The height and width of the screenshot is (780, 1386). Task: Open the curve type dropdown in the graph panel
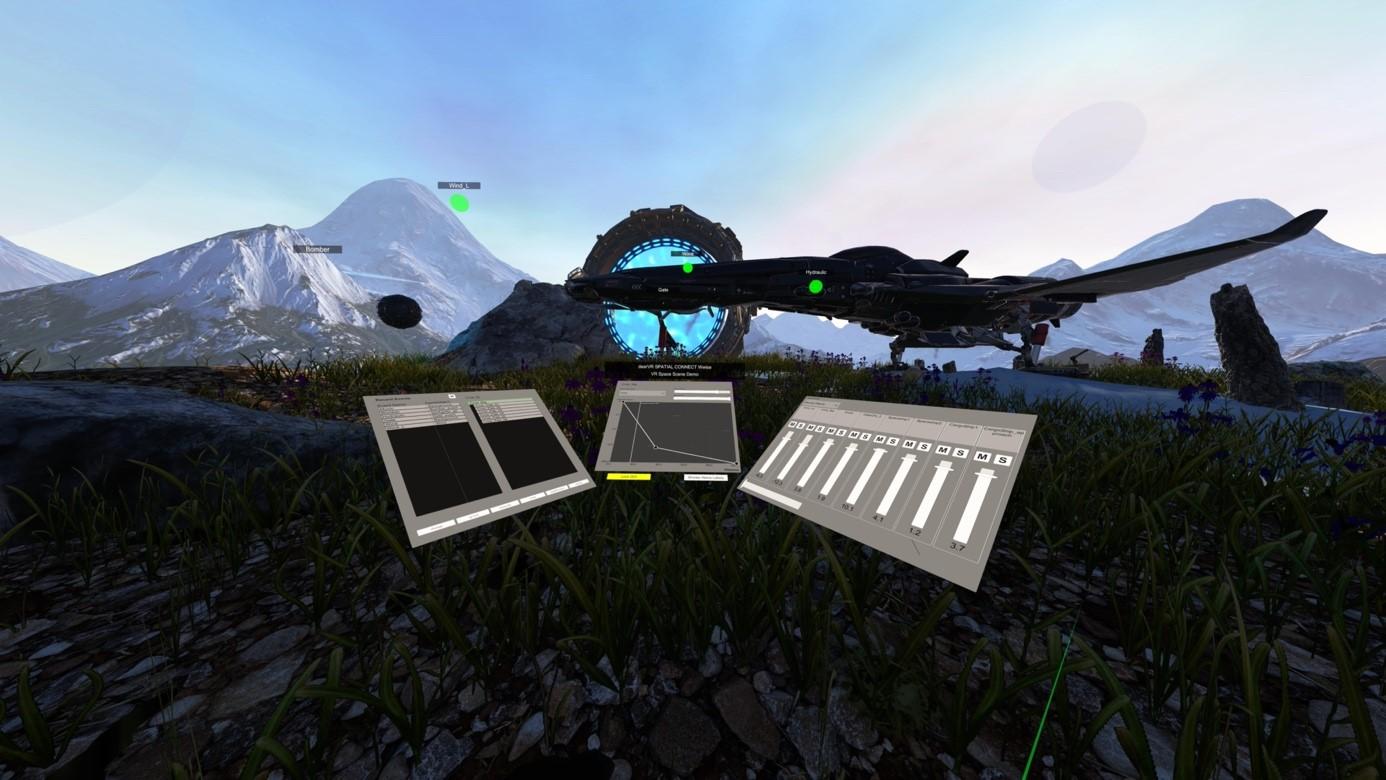[x=642, y=393]
